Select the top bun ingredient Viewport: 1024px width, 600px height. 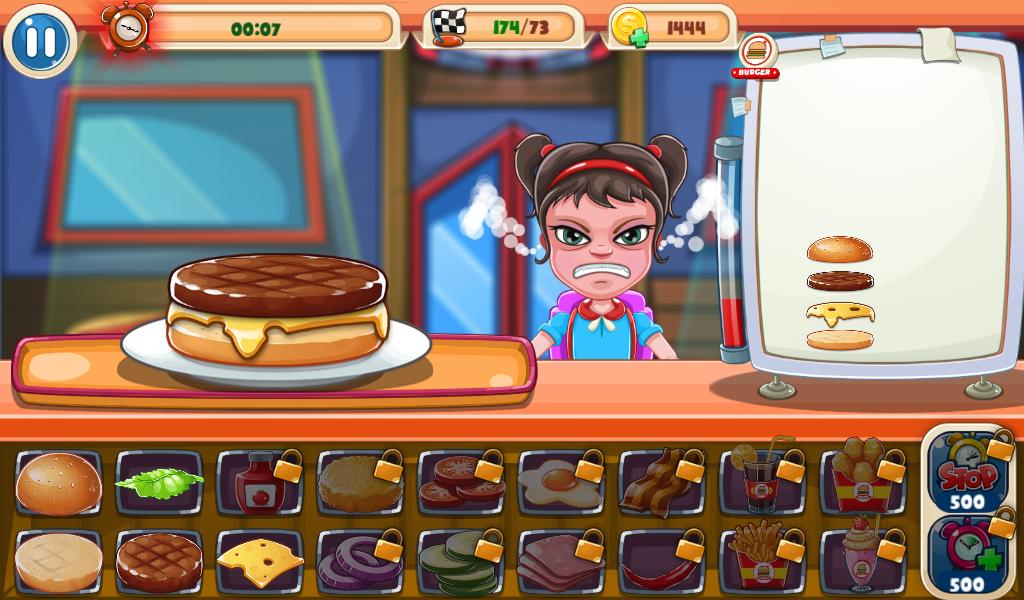click(59, 483)
